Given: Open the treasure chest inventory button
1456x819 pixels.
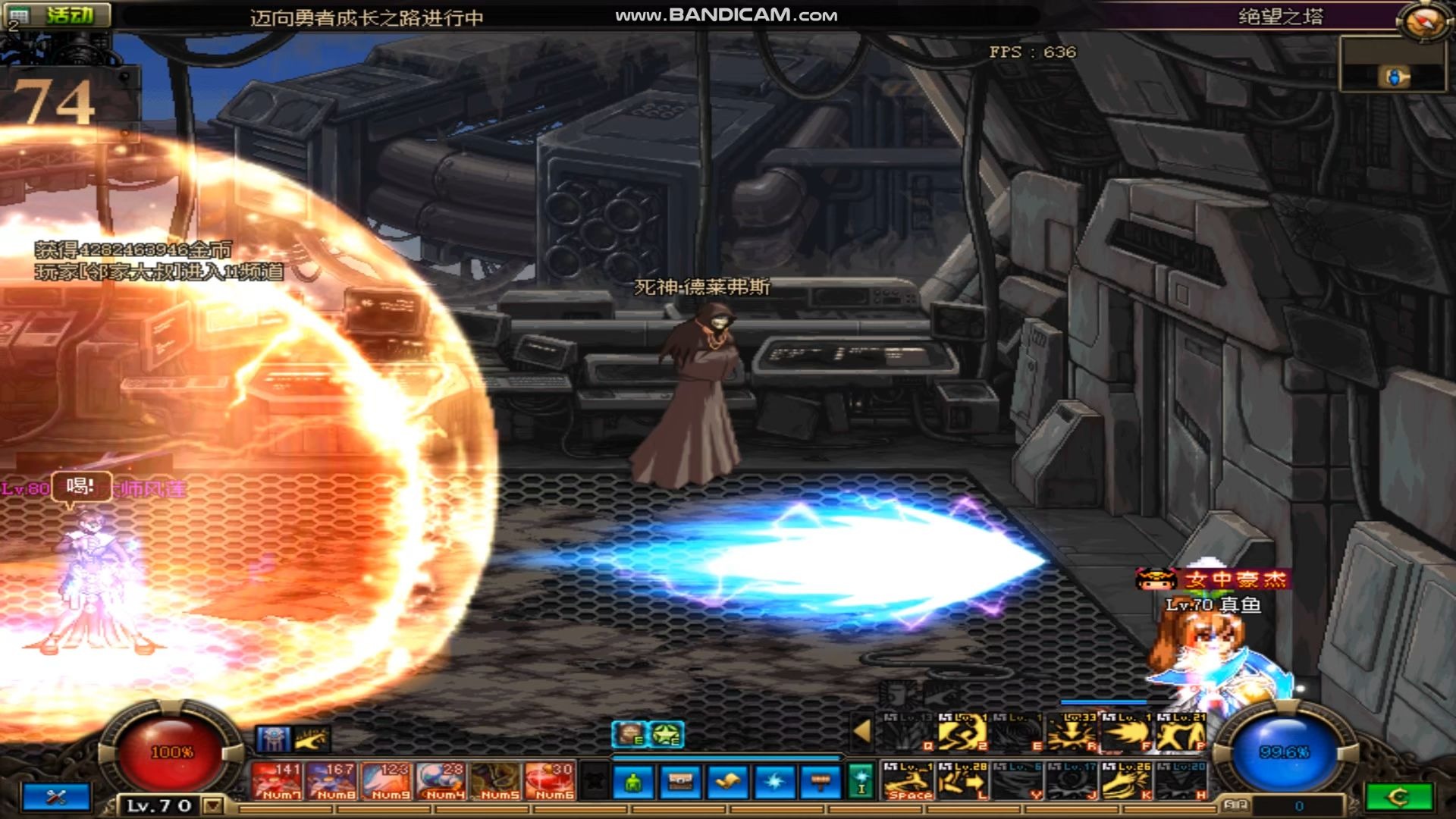Looking at the screenshot, I should pos(680,782).
